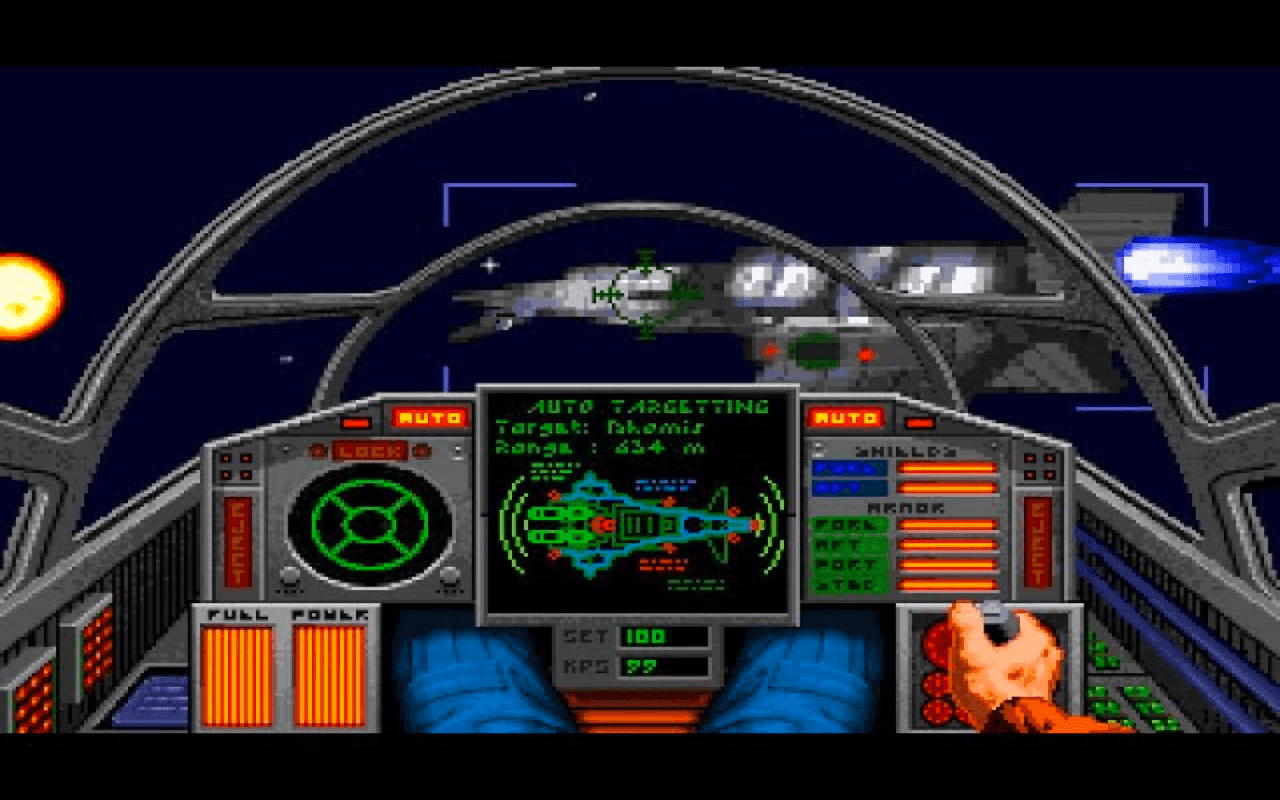
Task: Click the SET 100 speed readout
Action: point(618,637)
